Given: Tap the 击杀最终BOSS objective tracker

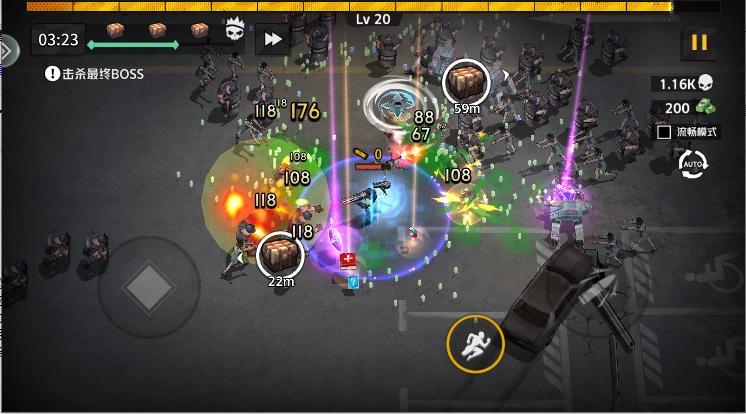Looking at the screenshot, I should coord(96,73).
